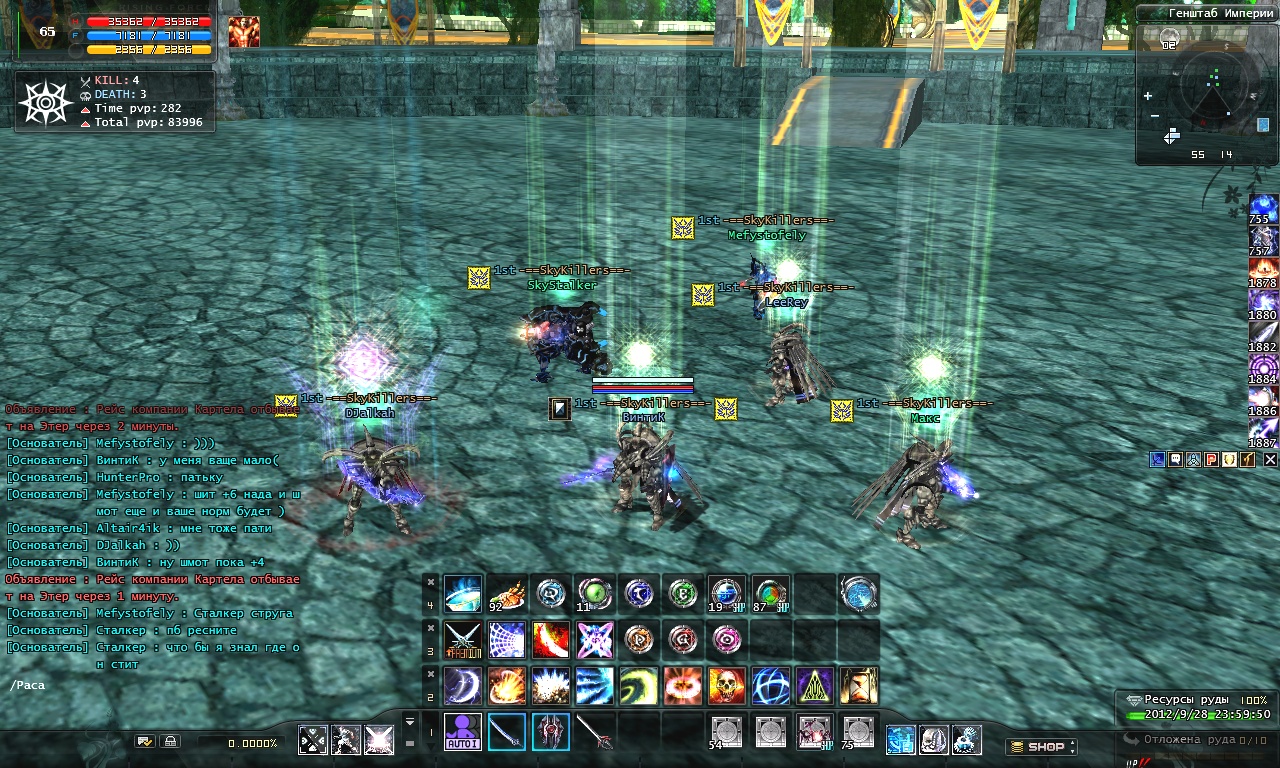
Task: Select the red-gem shield slot
Action: click(x=551, y=731)
